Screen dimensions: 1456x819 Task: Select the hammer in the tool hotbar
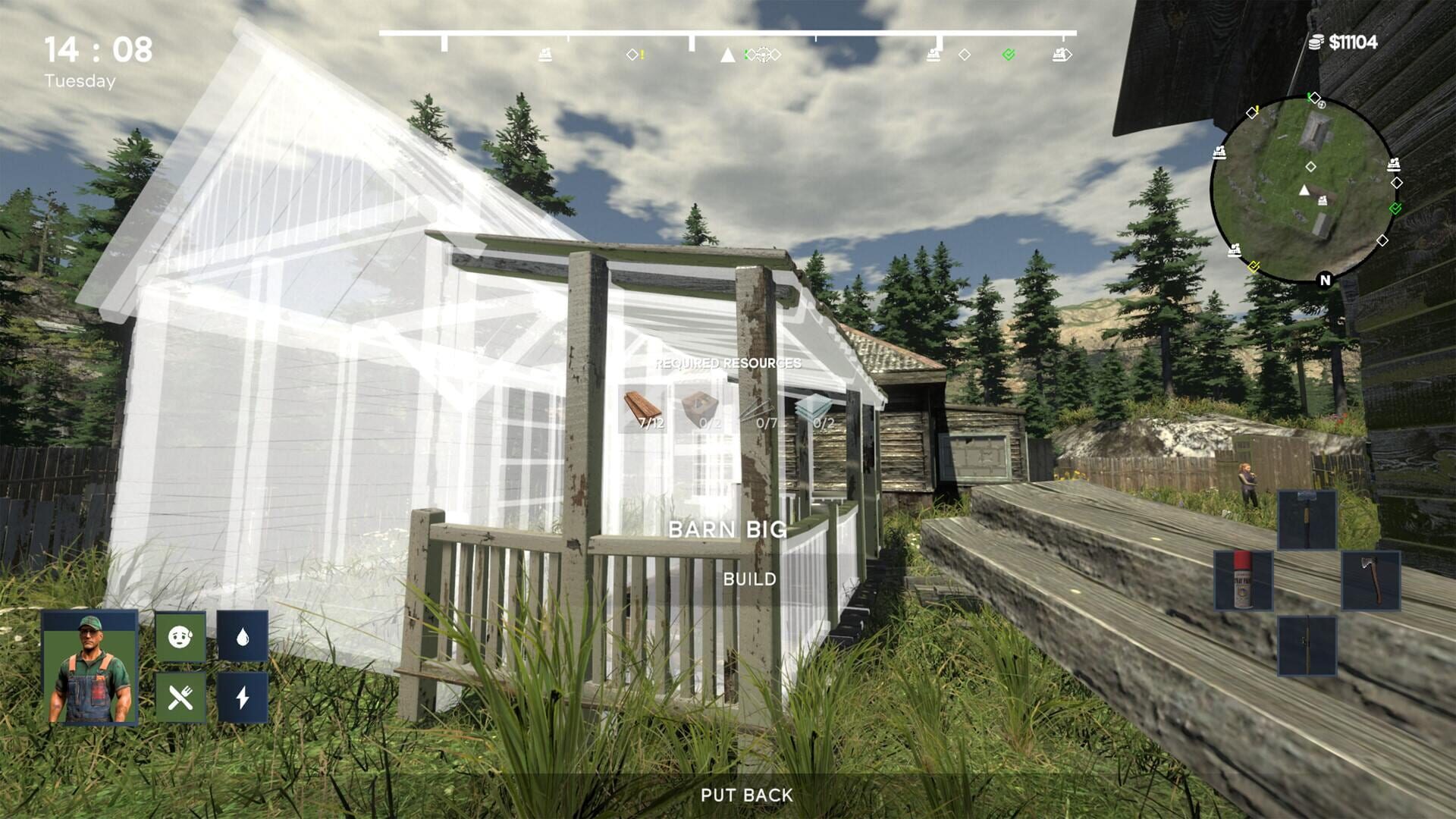1307,520
